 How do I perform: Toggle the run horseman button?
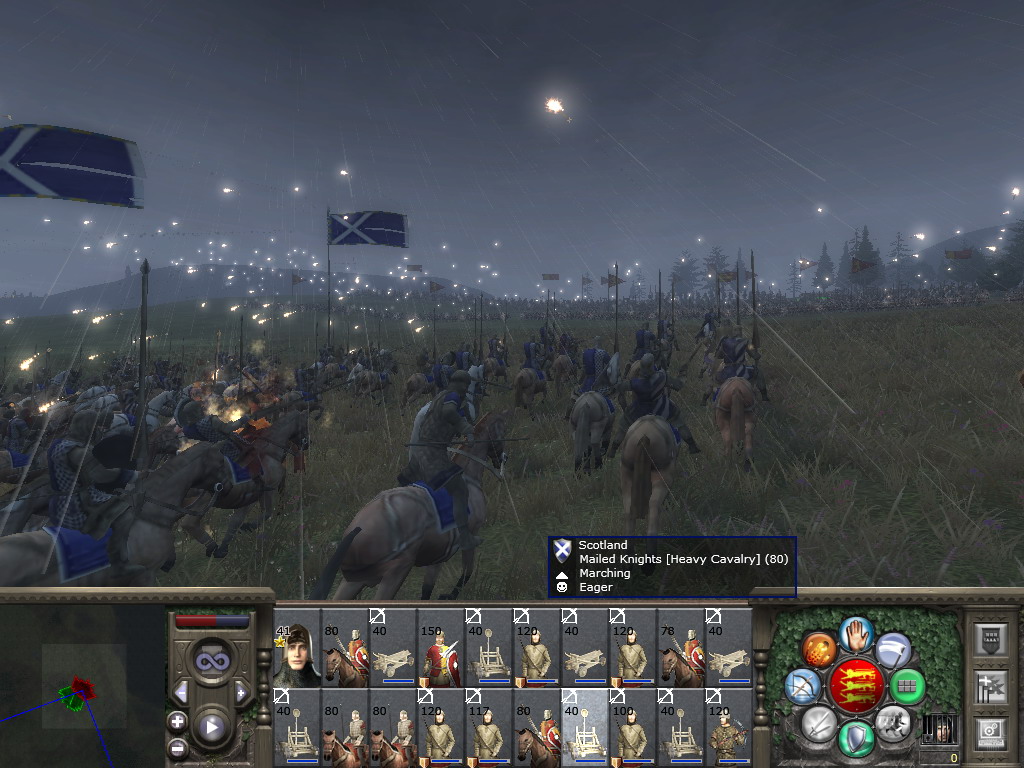coord(891,722)
